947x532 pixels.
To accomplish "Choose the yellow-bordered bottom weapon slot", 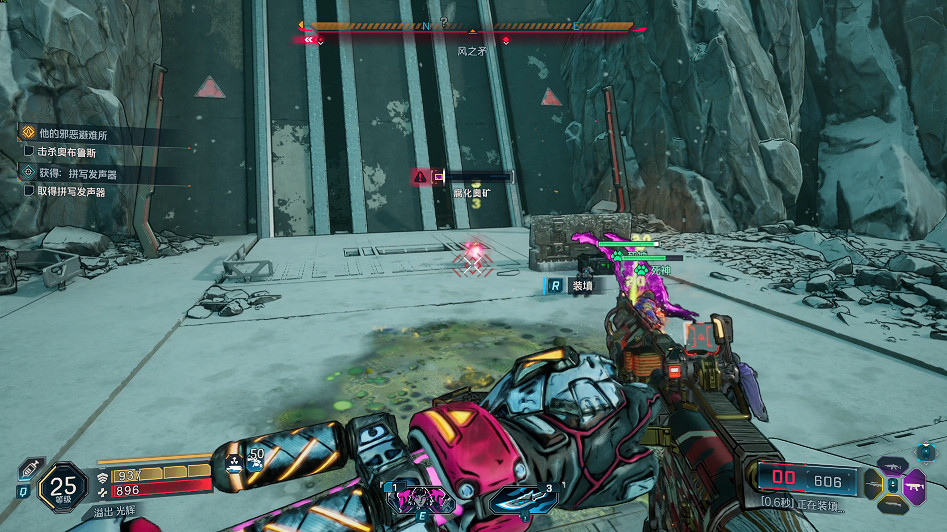I will pyautogui.click(x=892, y=507).
